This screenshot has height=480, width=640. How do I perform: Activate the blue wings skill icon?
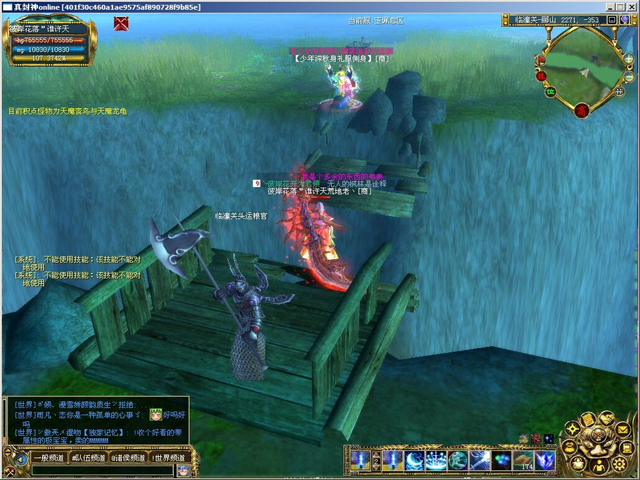(x=546, y=460)
